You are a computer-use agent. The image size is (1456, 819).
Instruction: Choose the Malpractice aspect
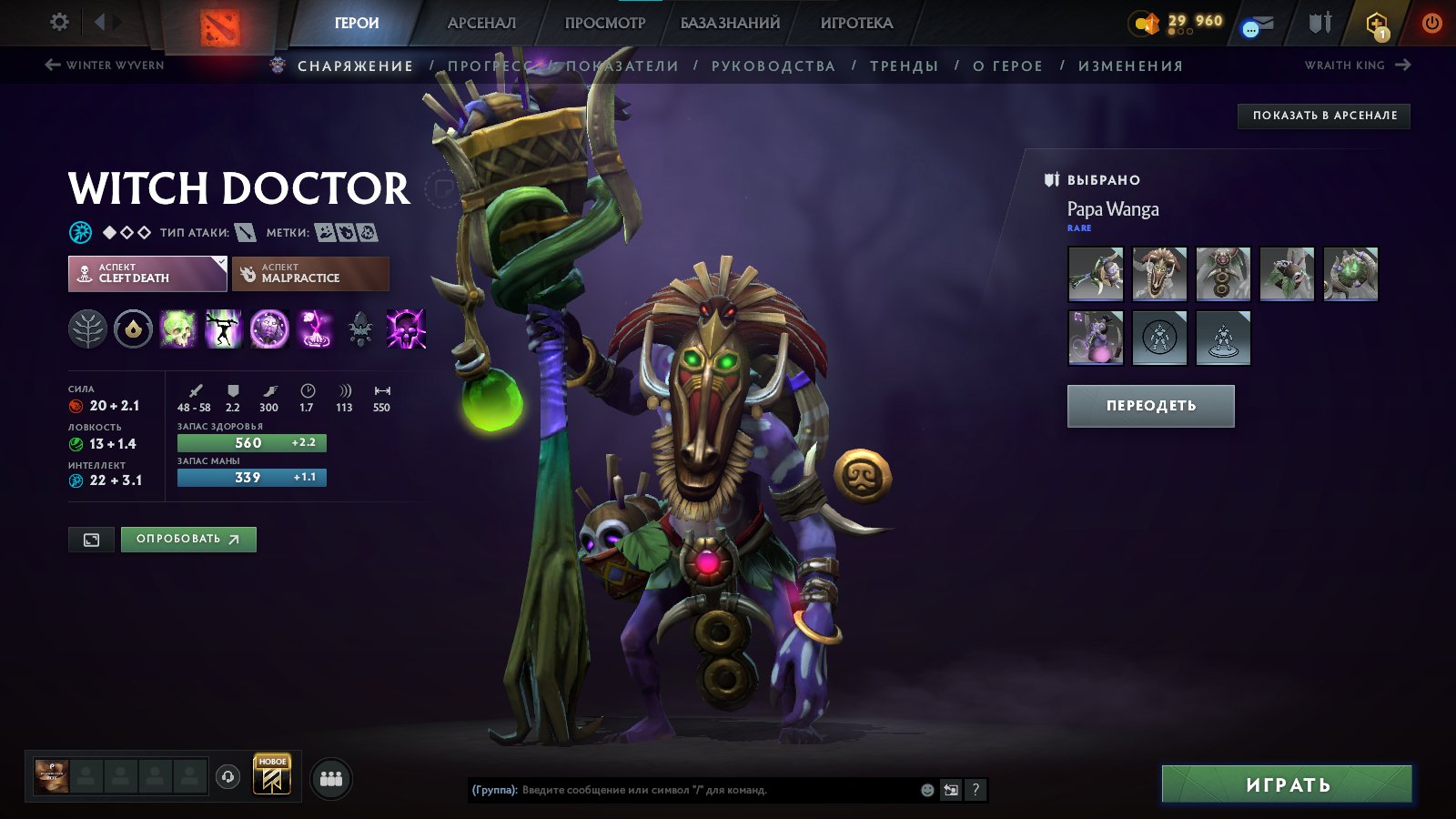(310, 273)
